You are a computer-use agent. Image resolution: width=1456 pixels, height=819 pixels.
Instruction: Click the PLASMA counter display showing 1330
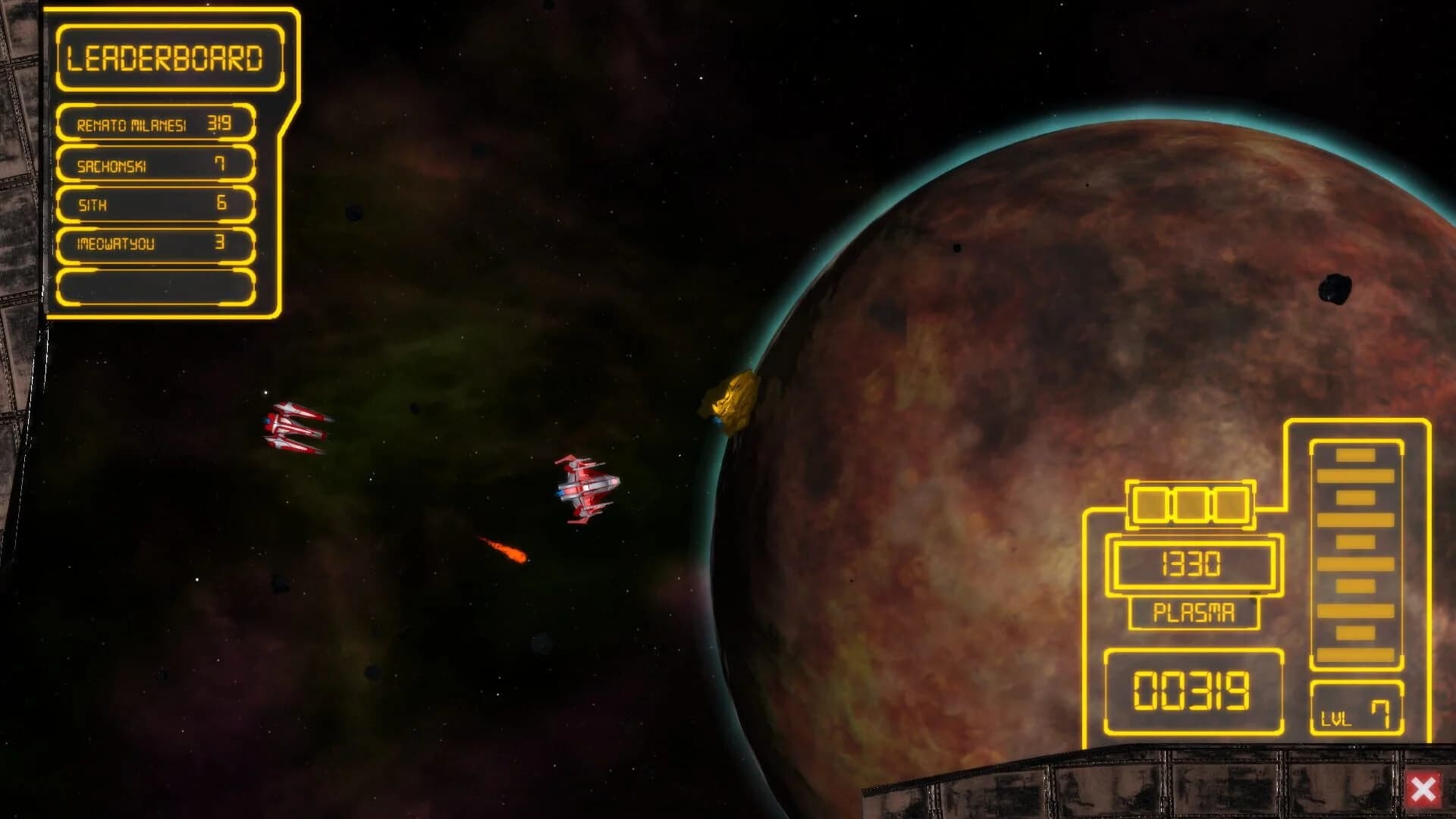[1194, 566]
